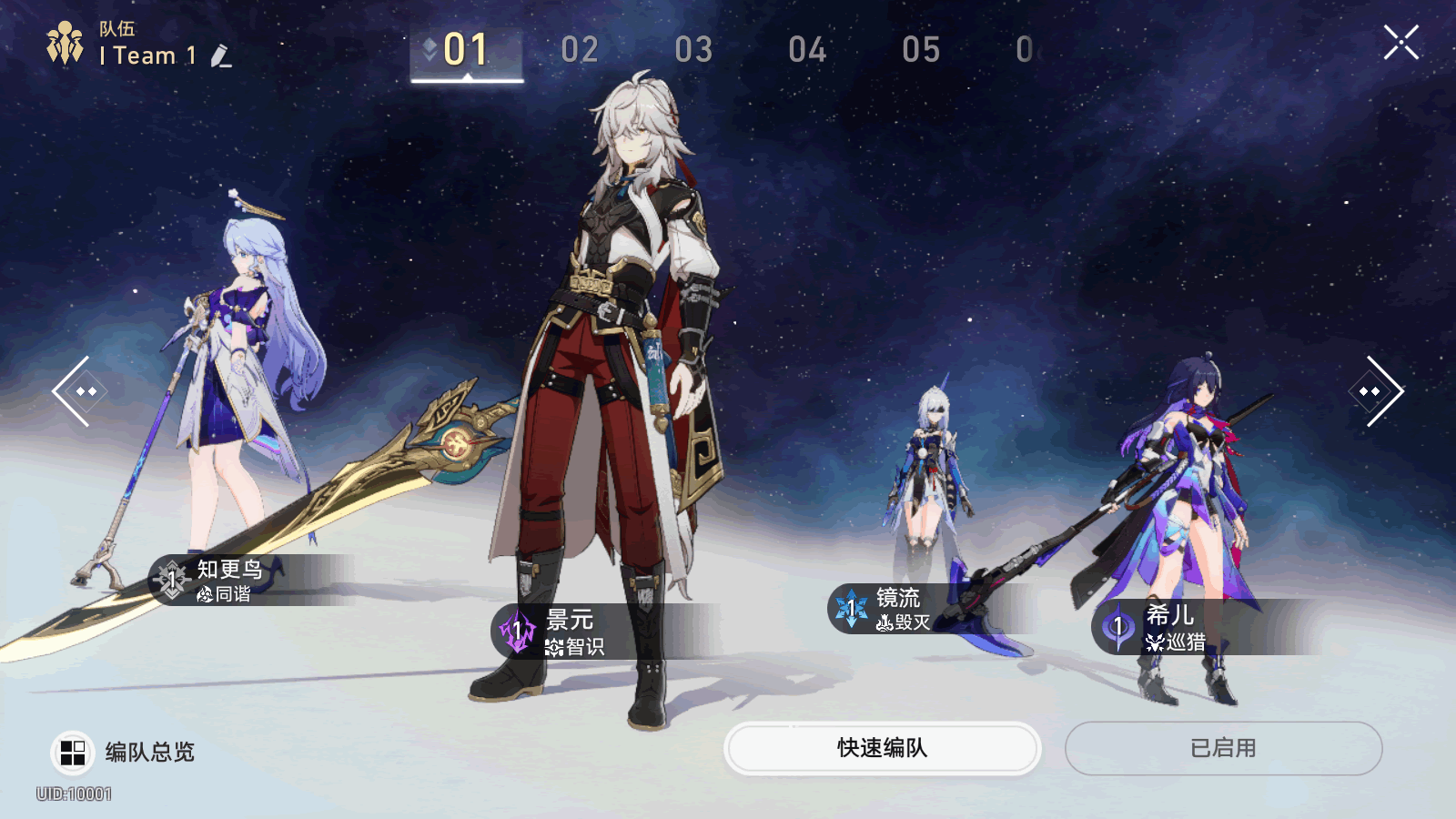Switch to team tab 05
The height and width of the screenshot is (819, 1456).
921,50
